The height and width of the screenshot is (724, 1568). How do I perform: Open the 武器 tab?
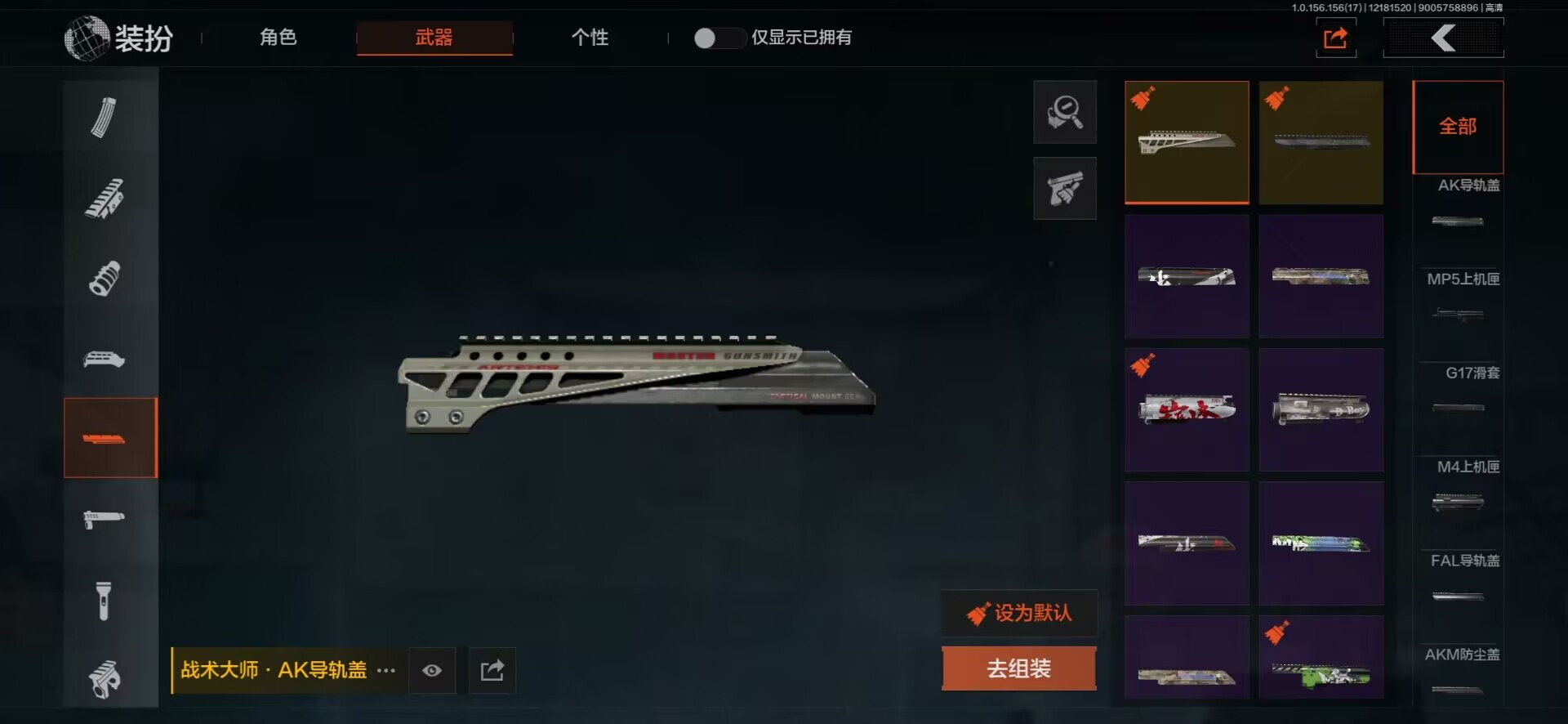[x=434, y=38]
